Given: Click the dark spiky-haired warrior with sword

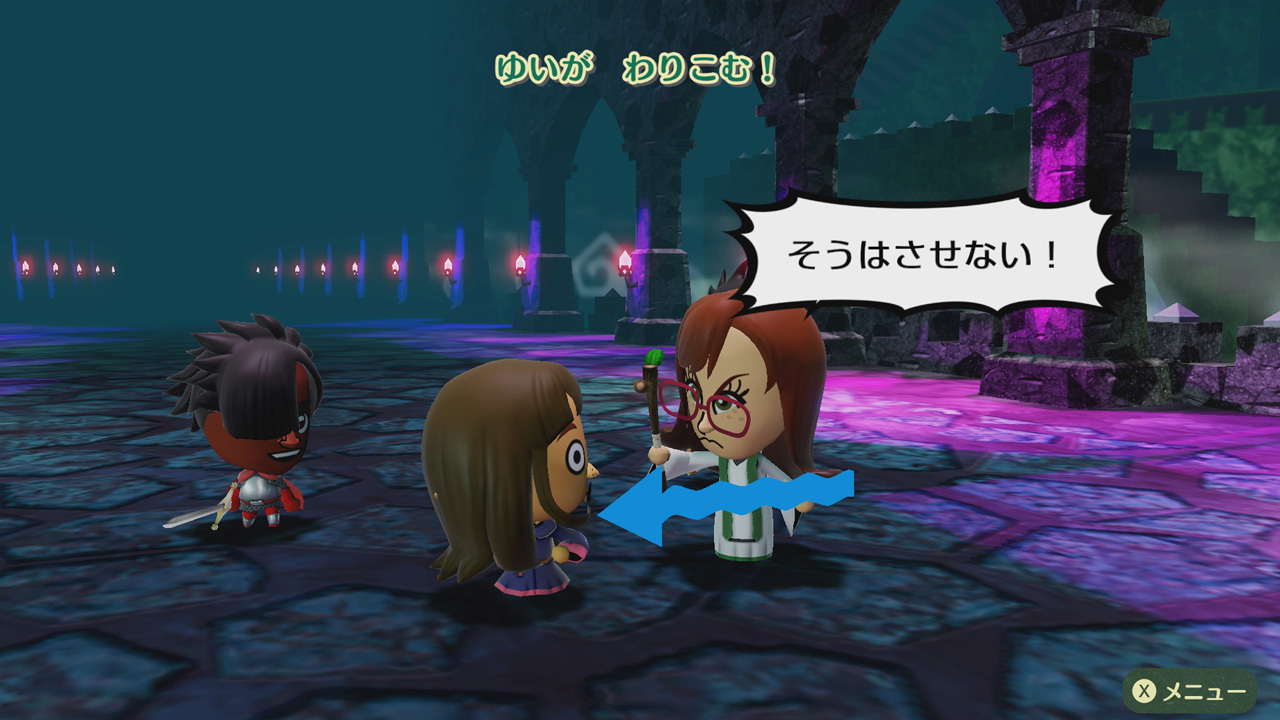Looking at the screenshot, I should (x=250, y=420).
